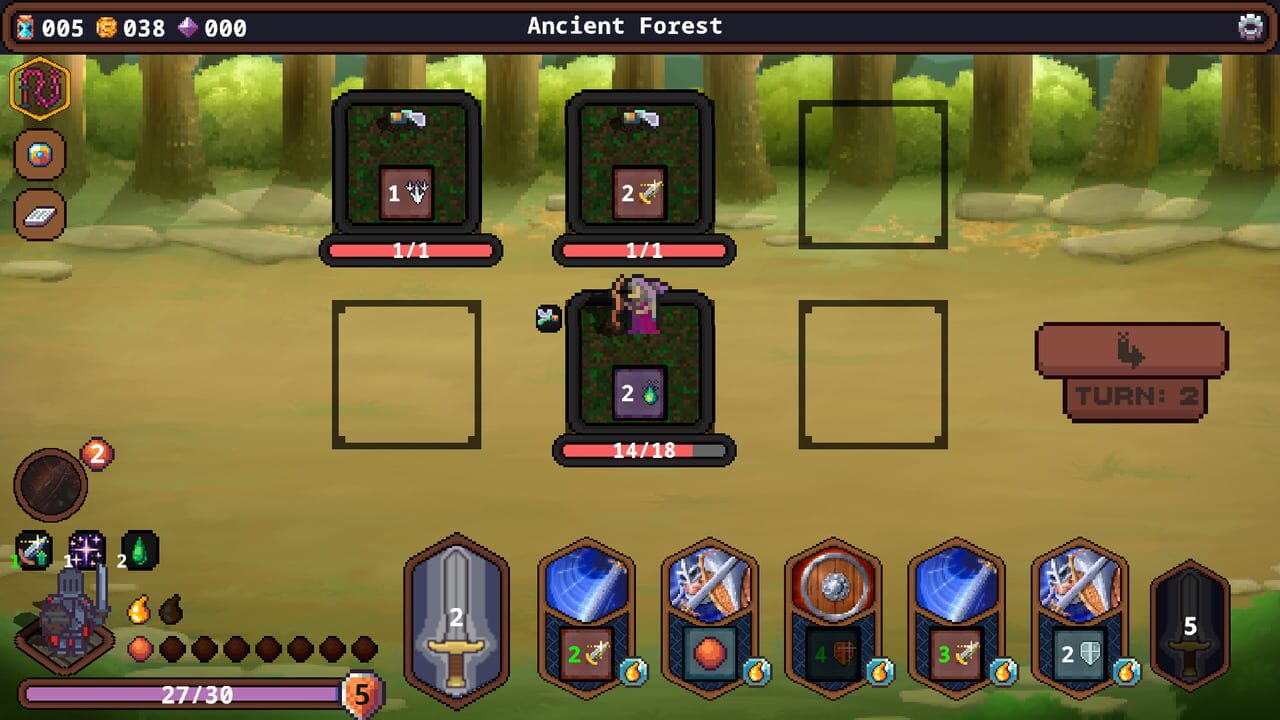Click the wizard hero card with 14/18 health
1280x720 pixels.
(645, 370)
